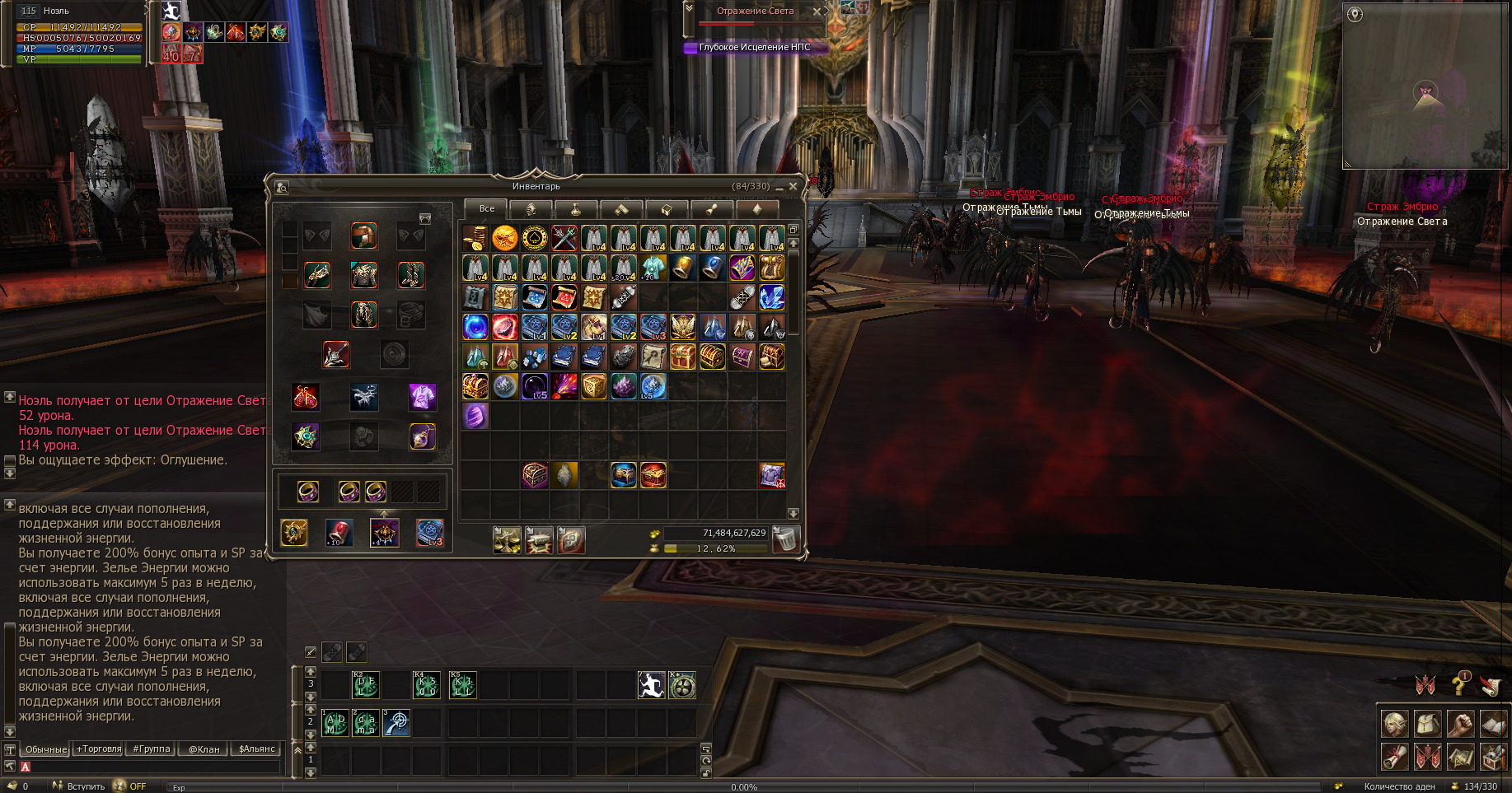
Task: Click the inventory trash can button
Action: click(786, 539)
